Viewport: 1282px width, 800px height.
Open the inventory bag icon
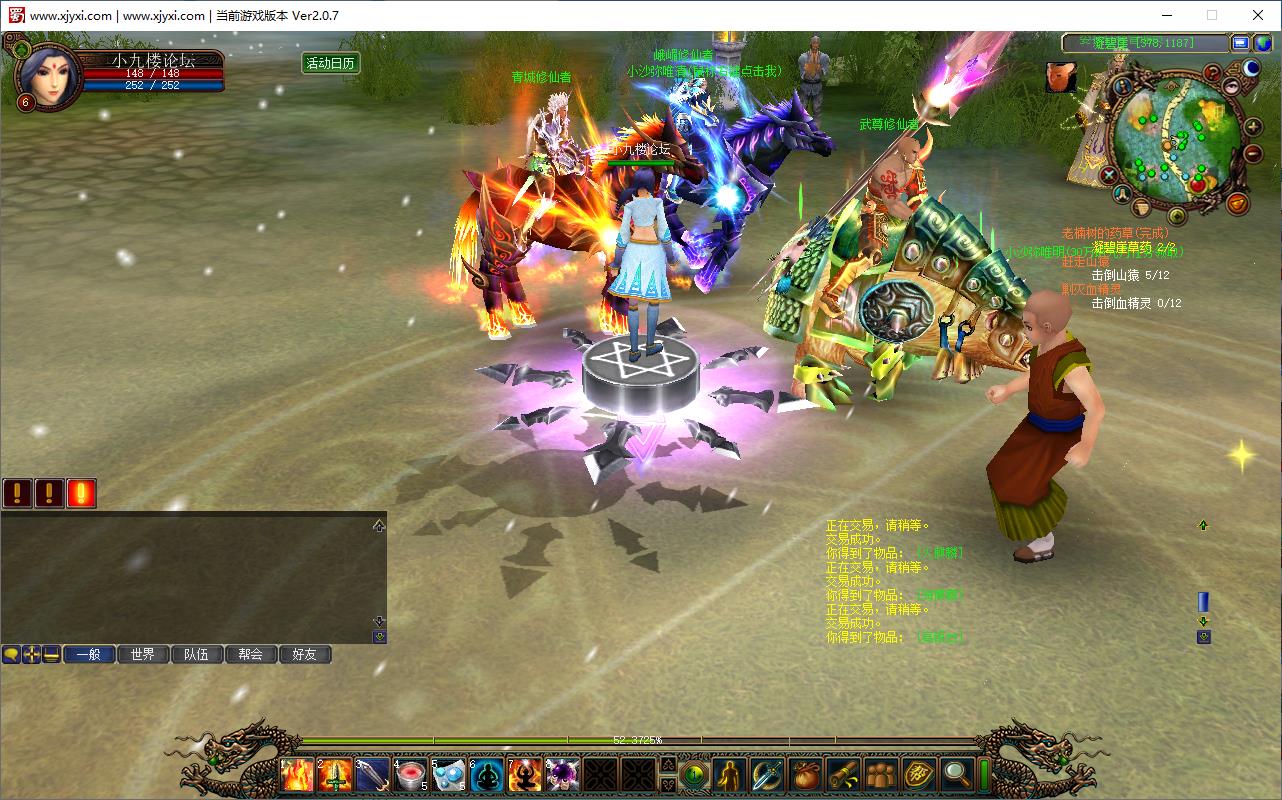click(x=806, y=775)
